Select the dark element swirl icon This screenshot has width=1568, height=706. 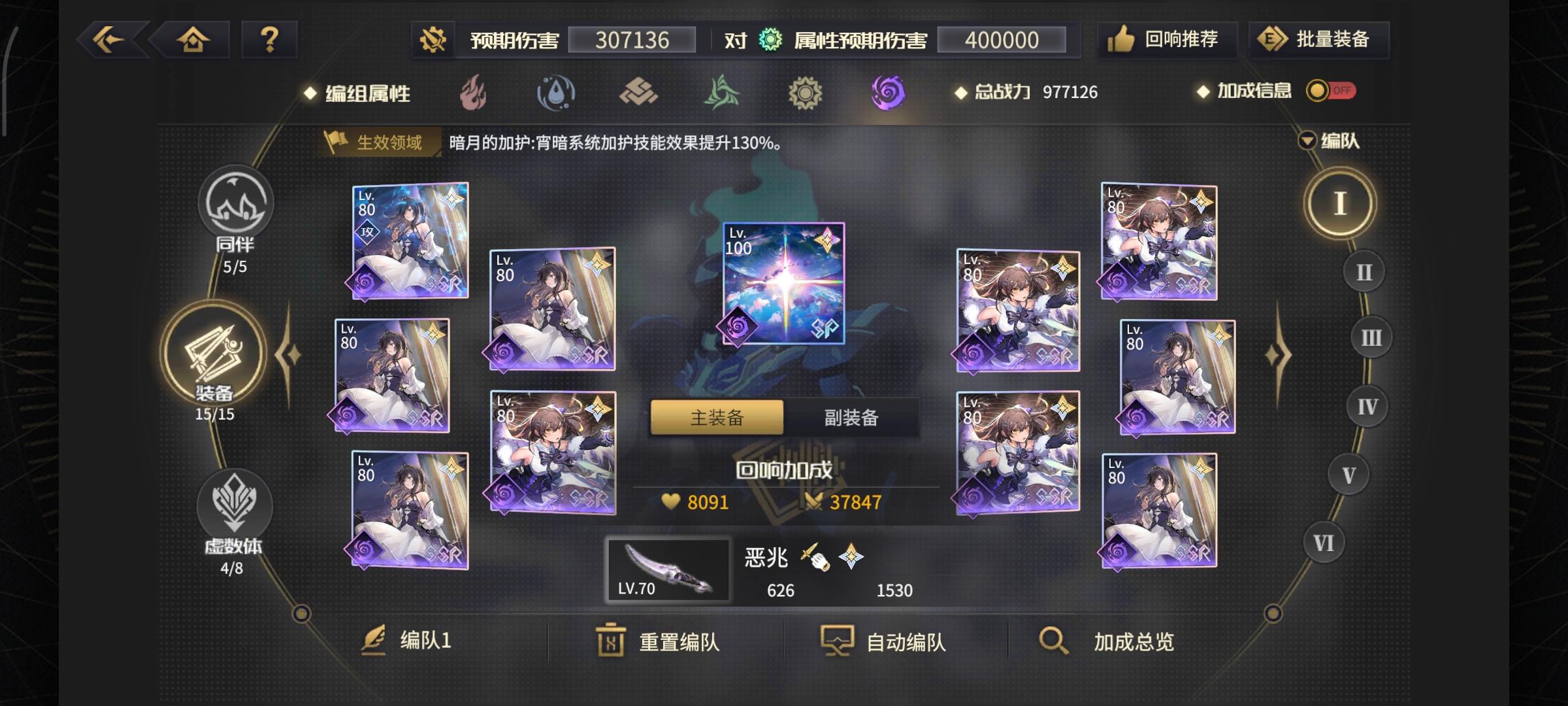888,93
